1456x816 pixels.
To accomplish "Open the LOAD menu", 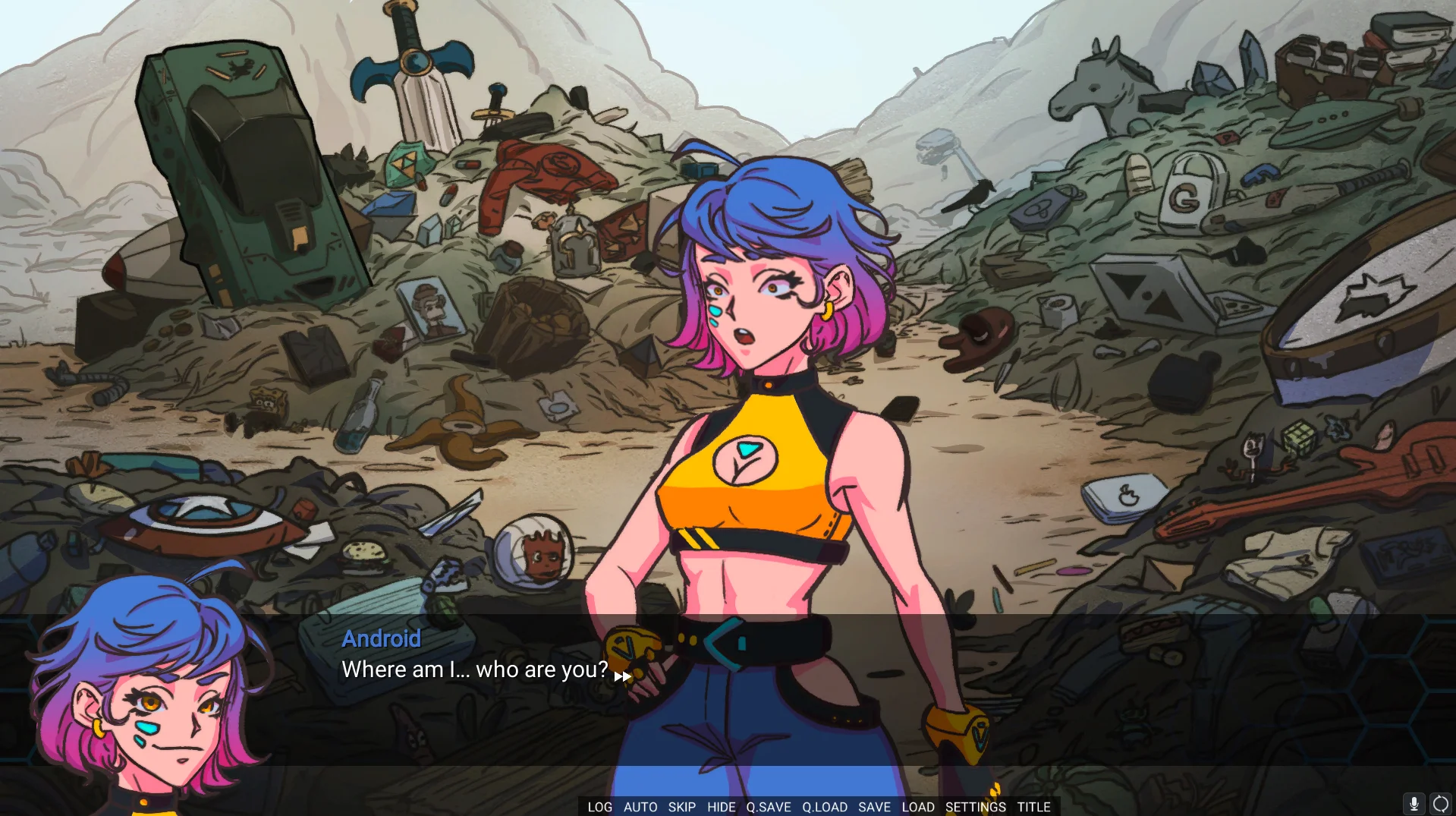I will tap(917, 807).
